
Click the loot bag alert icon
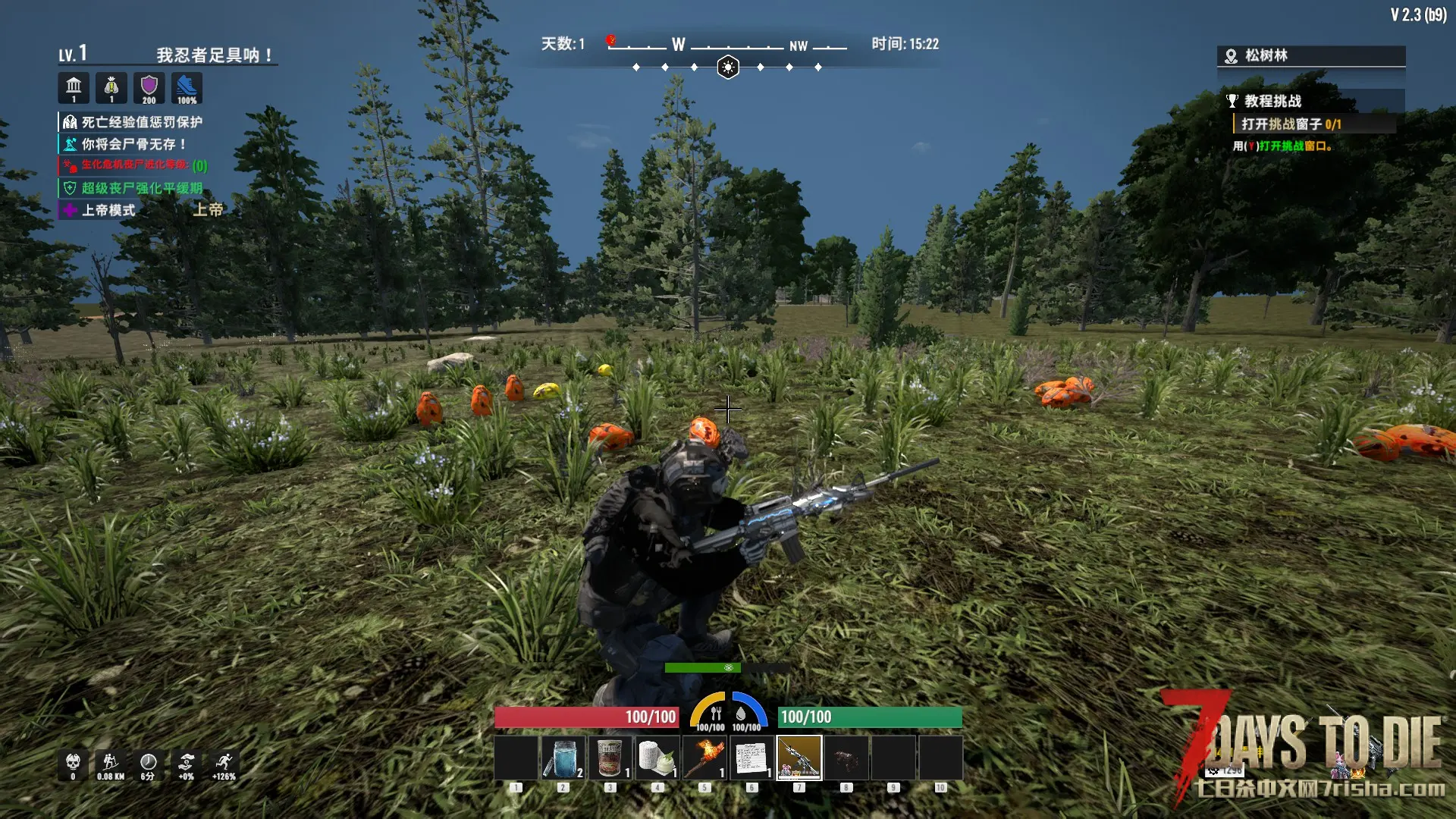[111, 88]
